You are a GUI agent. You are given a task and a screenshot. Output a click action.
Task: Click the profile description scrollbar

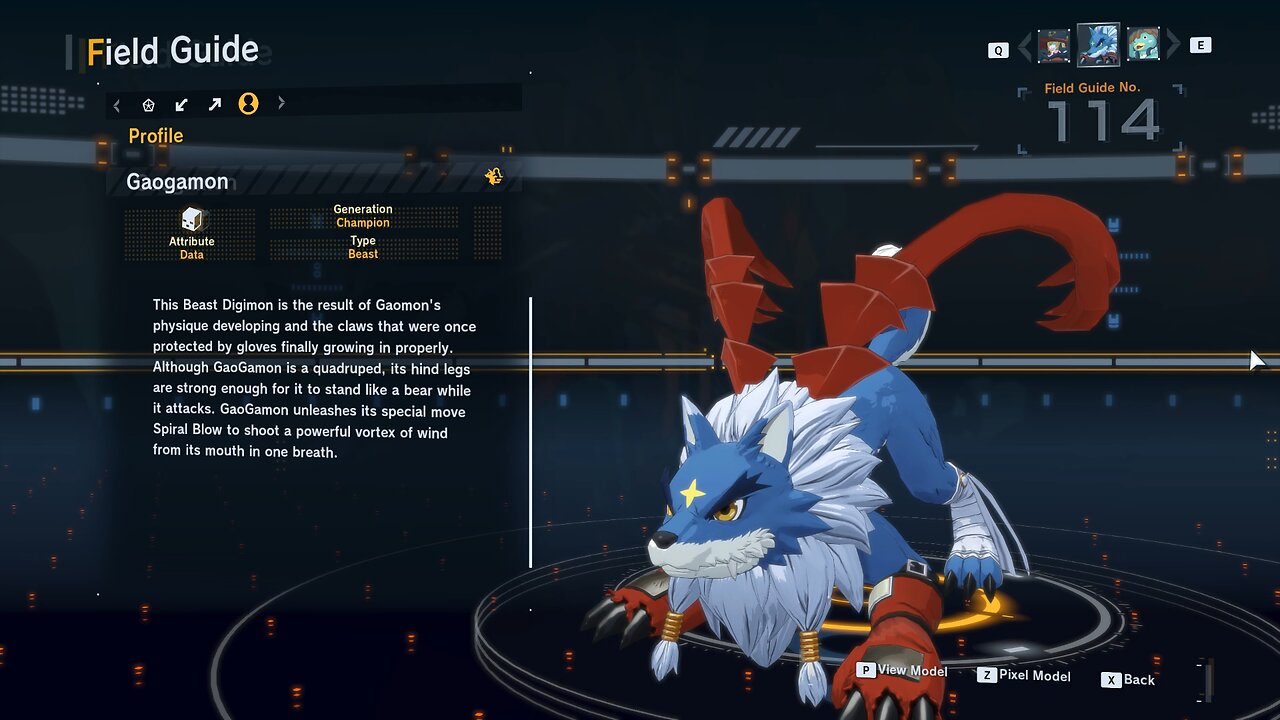[x=530, y=432]
